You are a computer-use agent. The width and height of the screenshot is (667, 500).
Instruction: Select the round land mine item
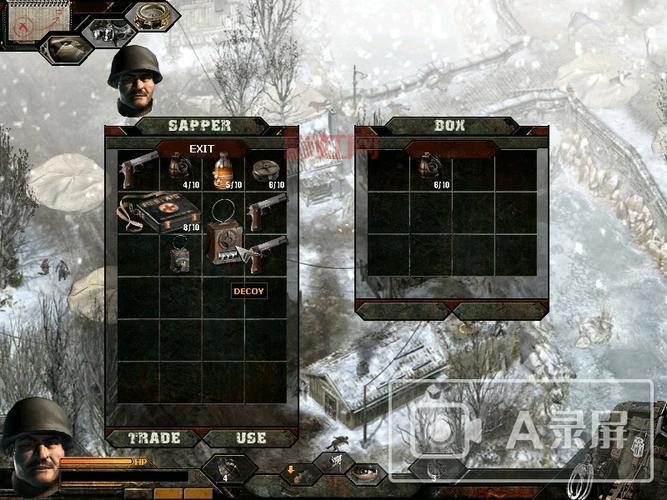[266, 170]
